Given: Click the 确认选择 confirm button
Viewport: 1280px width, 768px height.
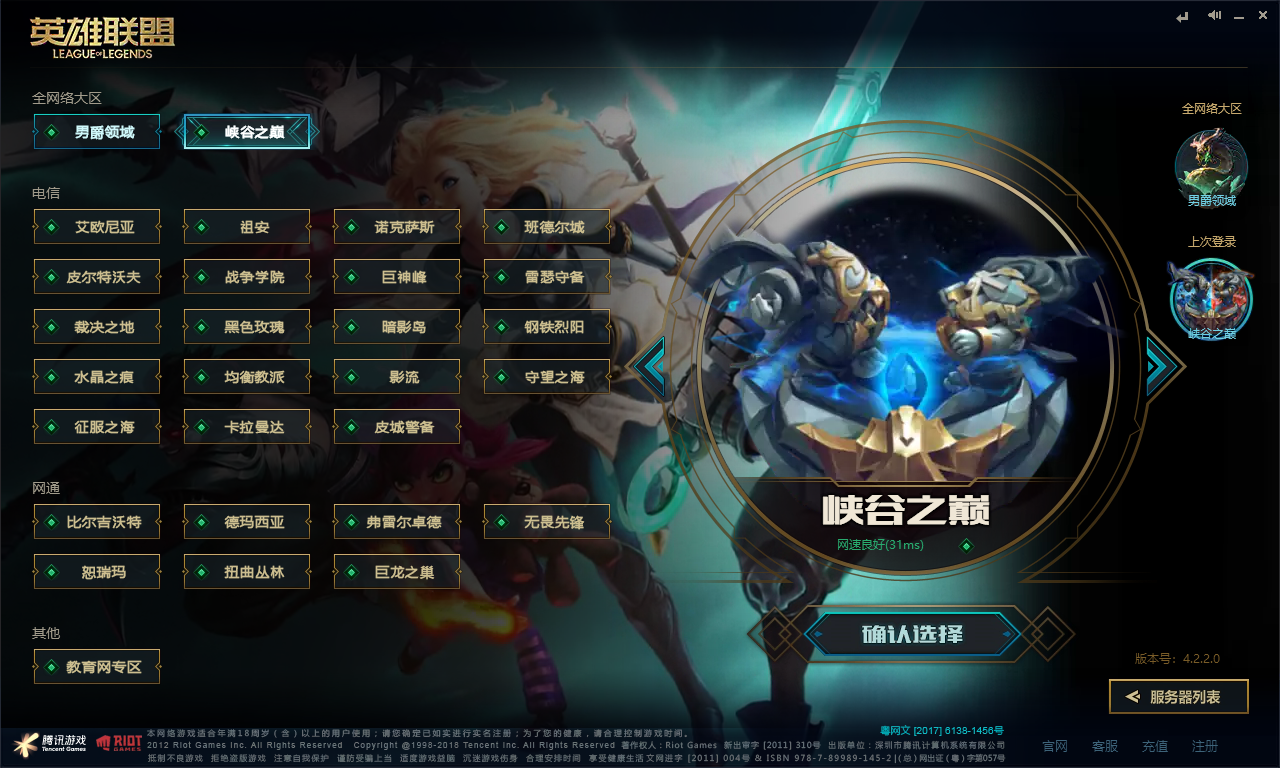Looking at the screenshot, I should click(911, 633).
